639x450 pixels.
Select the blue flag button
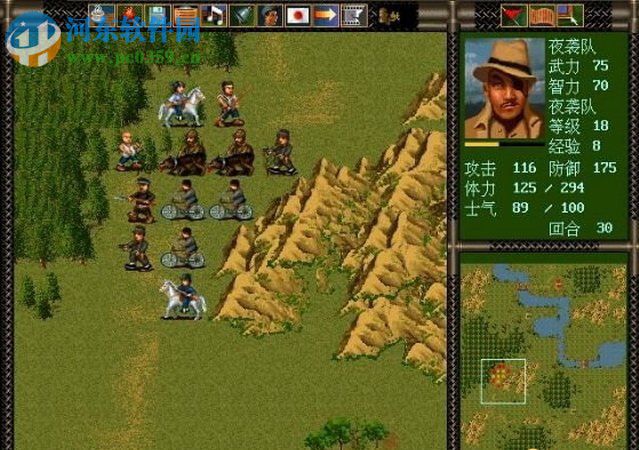coord(568,14)
